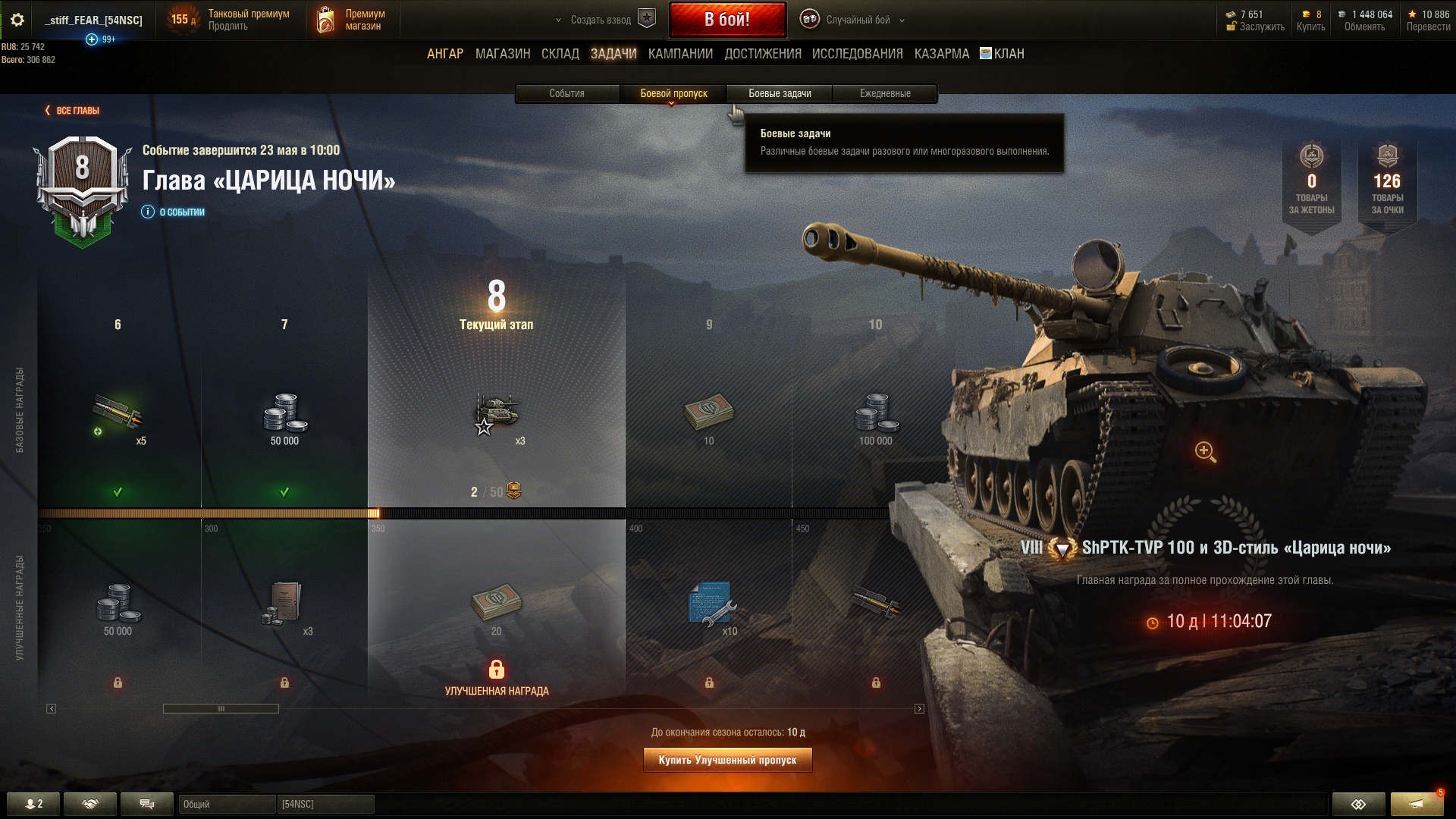The width and height of the screenshot is (1456, 819).
Task: Switch to the Боевые задачи tab
Action: tap(780, 93)
